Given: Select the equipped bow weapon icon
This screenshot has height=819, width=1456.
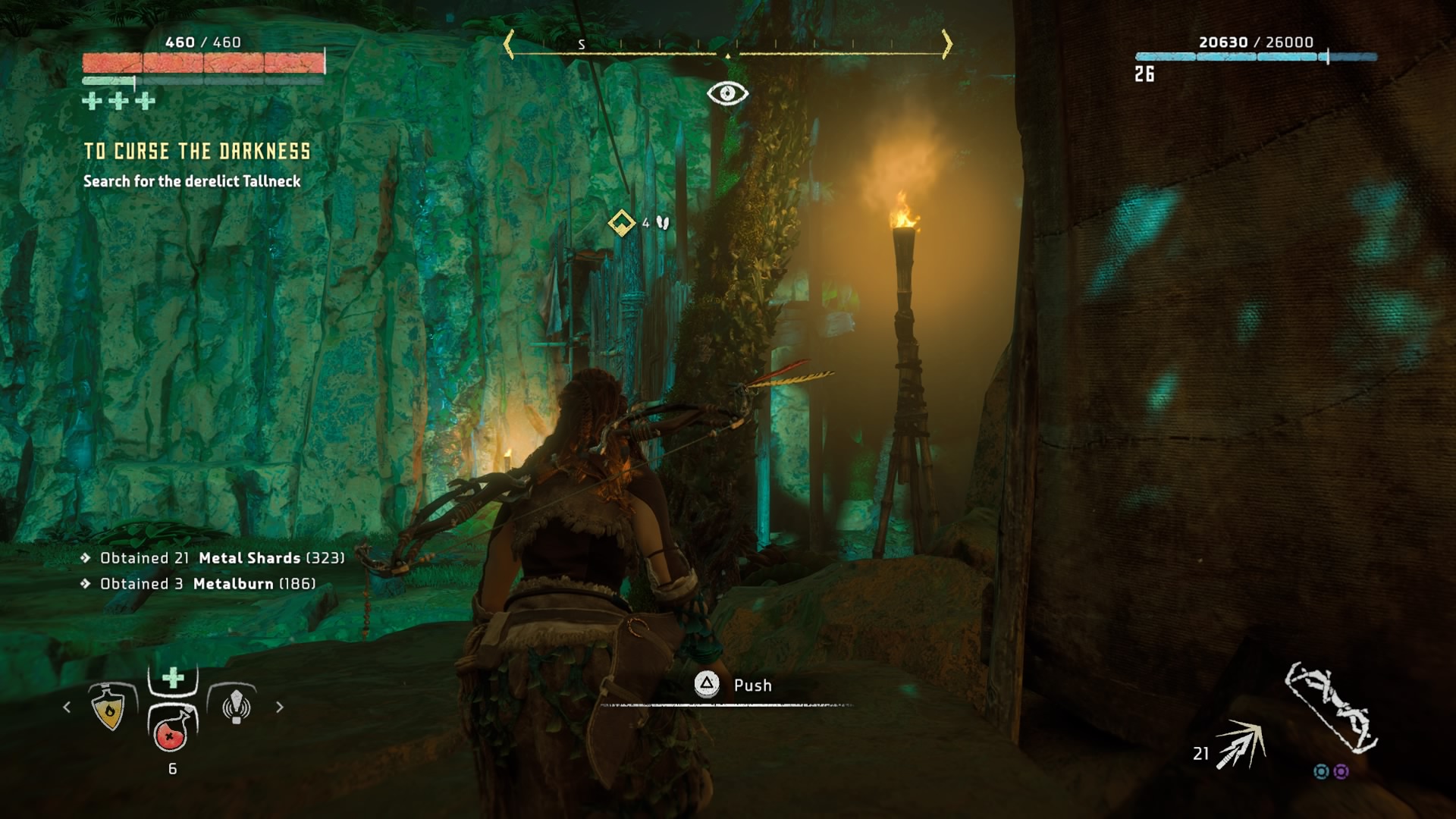Looking at the screenshot, I should tap(1331, 707).
